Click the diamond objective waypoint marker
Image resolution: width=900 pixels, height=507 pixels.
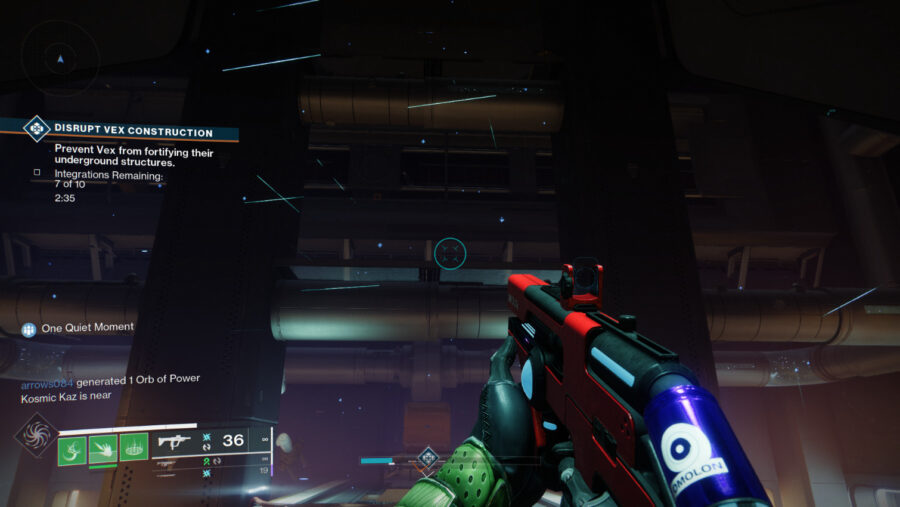tap(428, 459)
